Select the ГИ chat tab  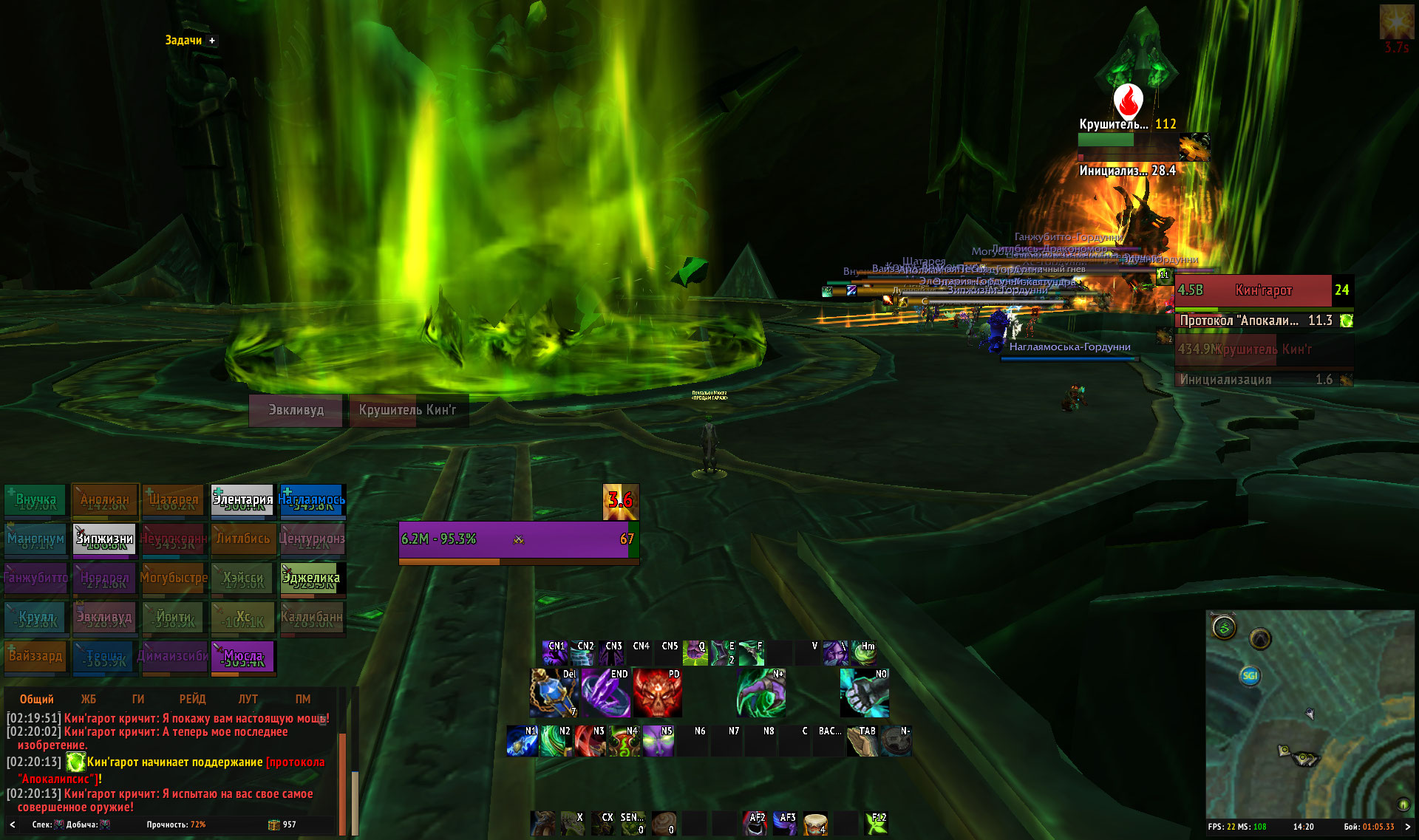(138, 699)
